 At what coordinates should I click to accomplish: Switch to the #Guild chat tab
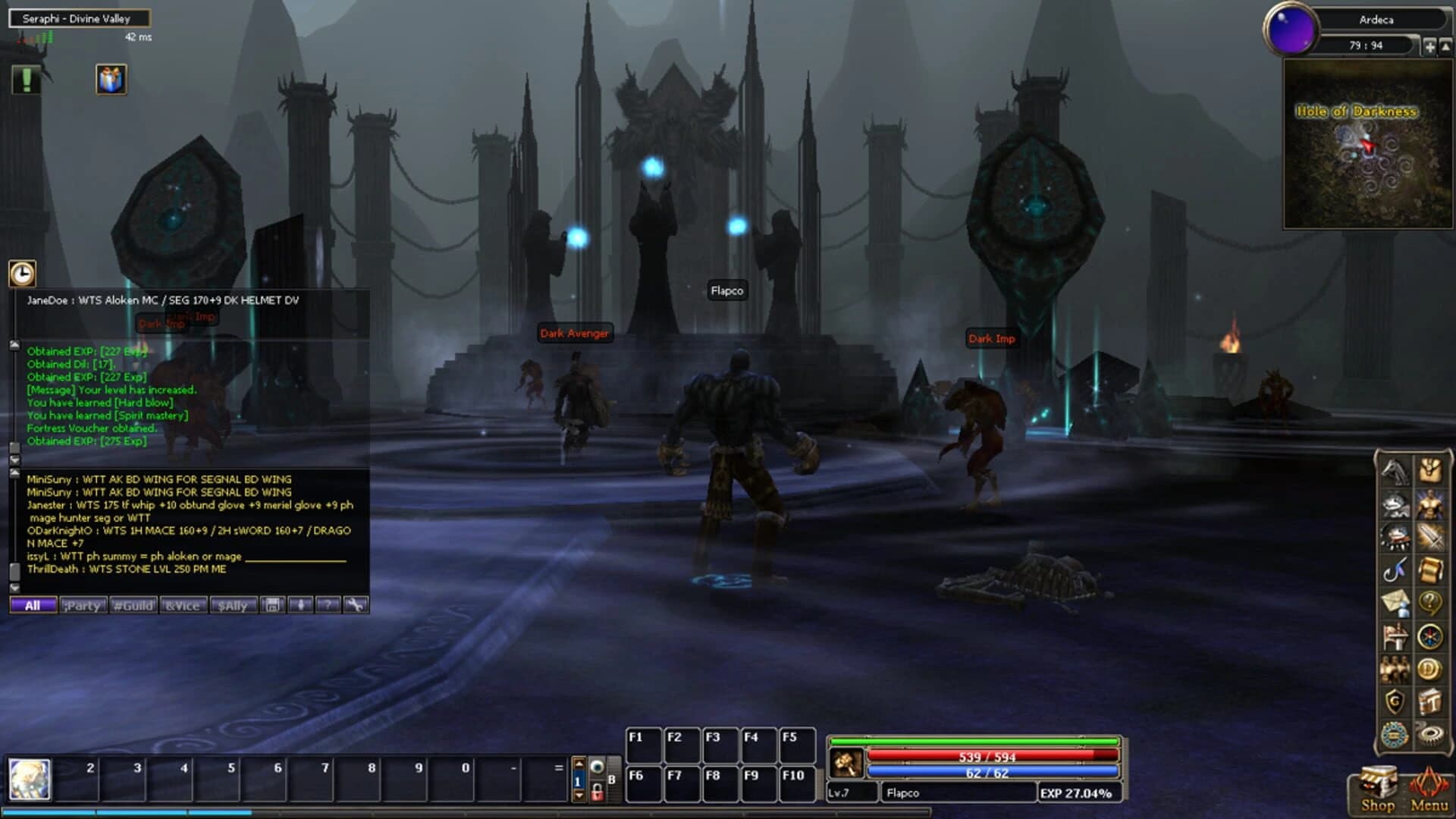tap(132, 605)
